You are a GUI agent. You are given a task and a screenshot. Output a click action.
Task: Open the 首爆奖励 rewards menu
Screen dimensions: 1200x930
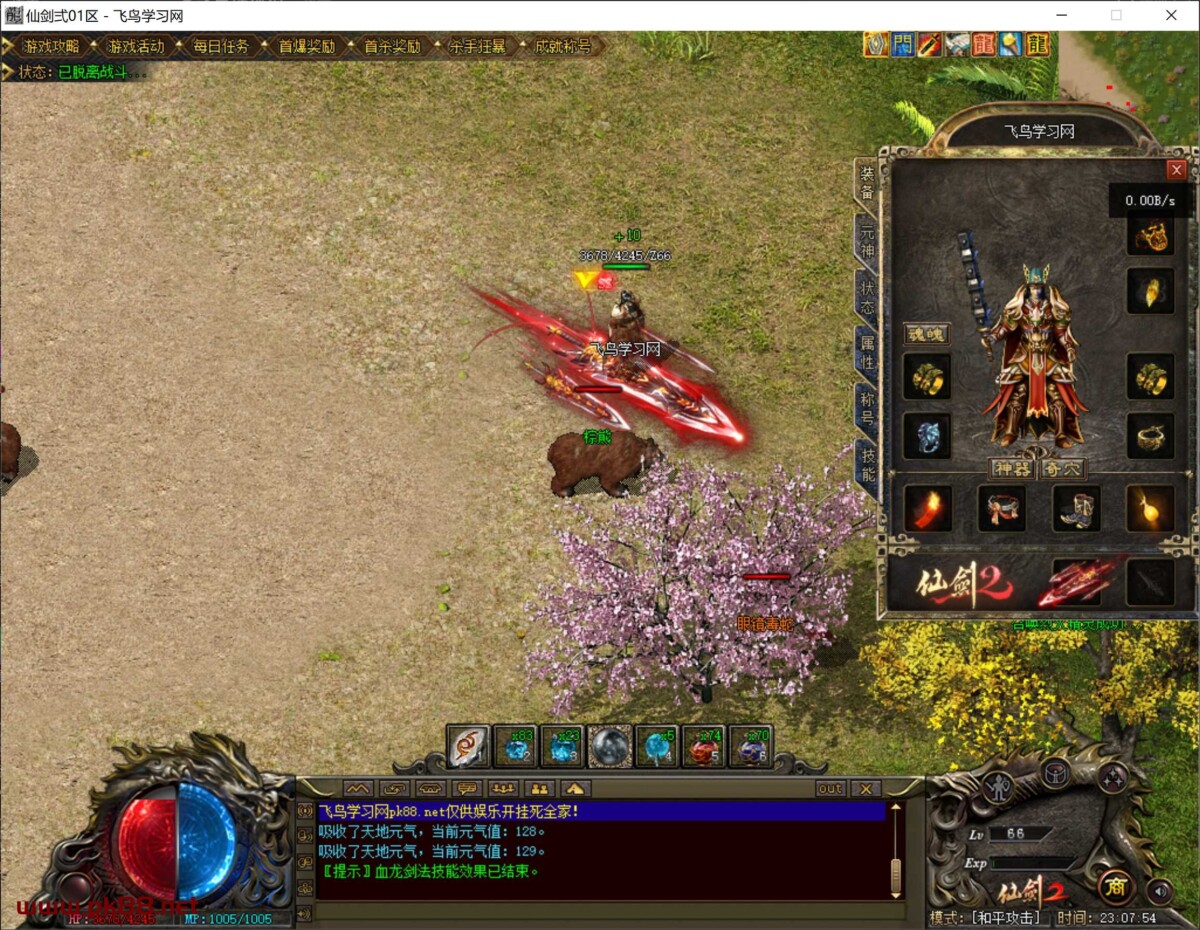click(306, 46)
